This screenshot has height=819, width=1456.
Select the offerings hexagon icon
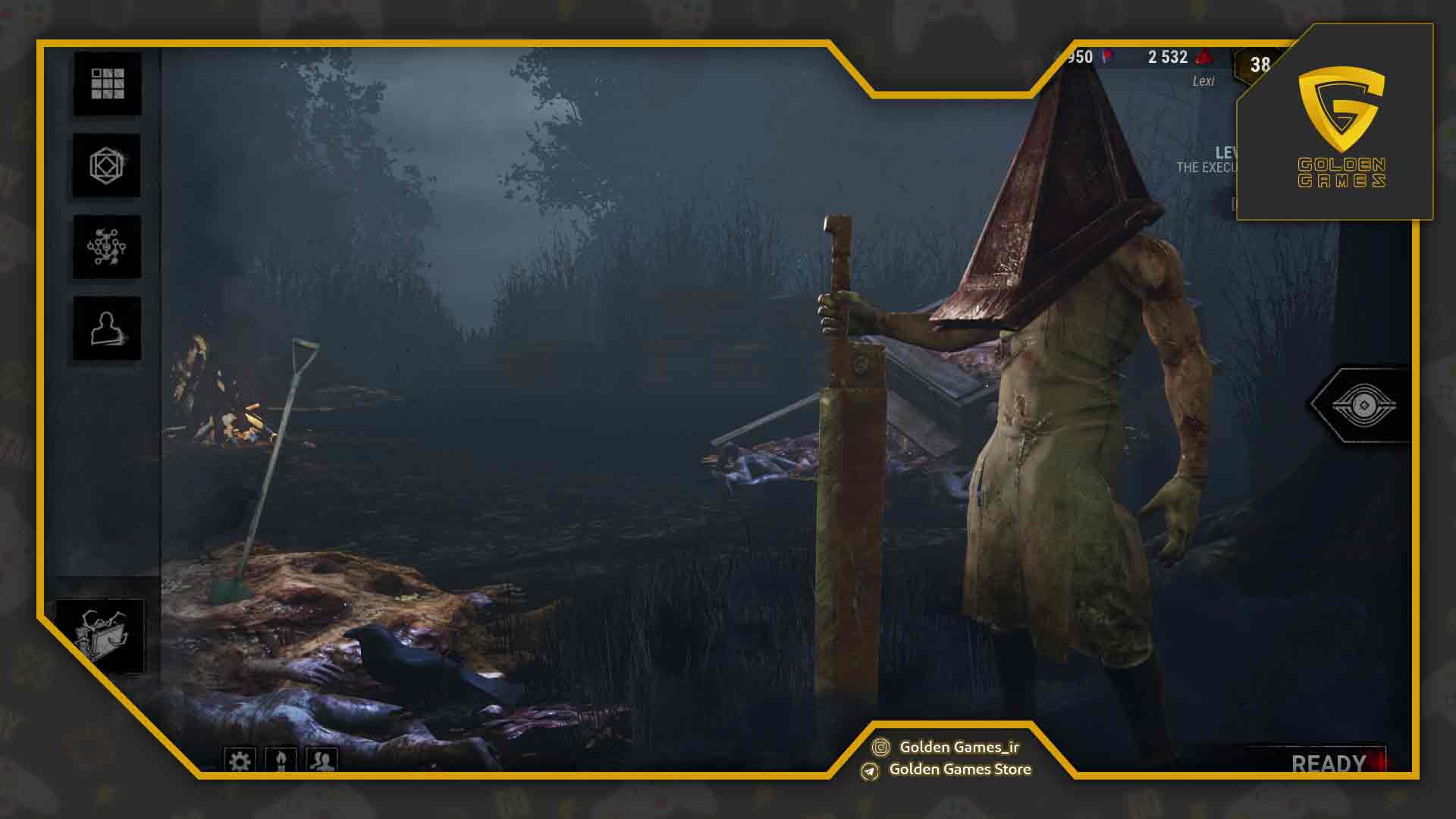click(x=106, y=165)
